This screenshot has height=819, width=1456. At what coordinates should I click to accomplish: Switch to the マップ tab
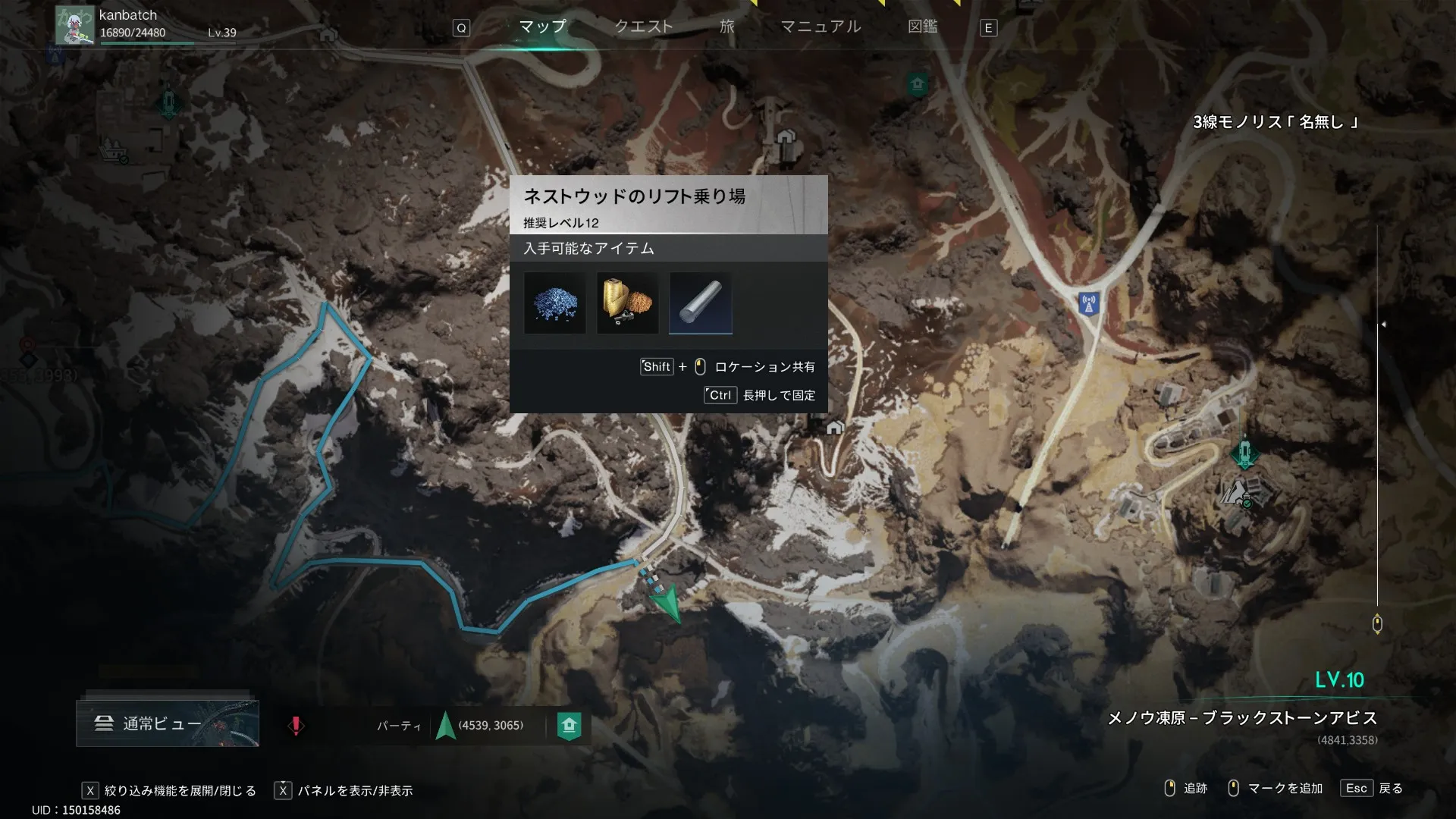pyautogui.click(x=542, y=27)
